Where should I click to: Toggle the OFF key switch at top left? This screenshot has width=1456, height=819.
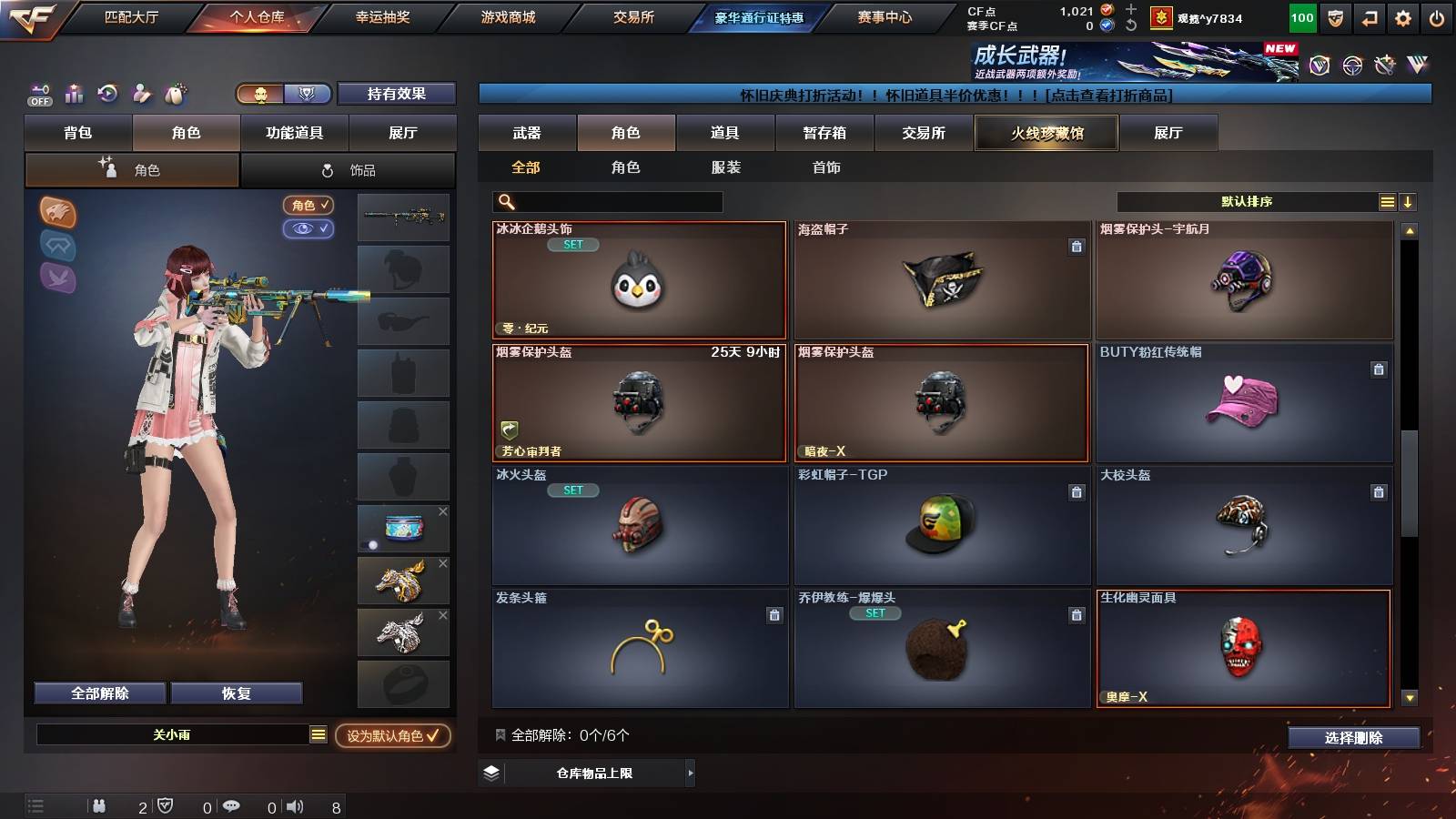point(38,94)
